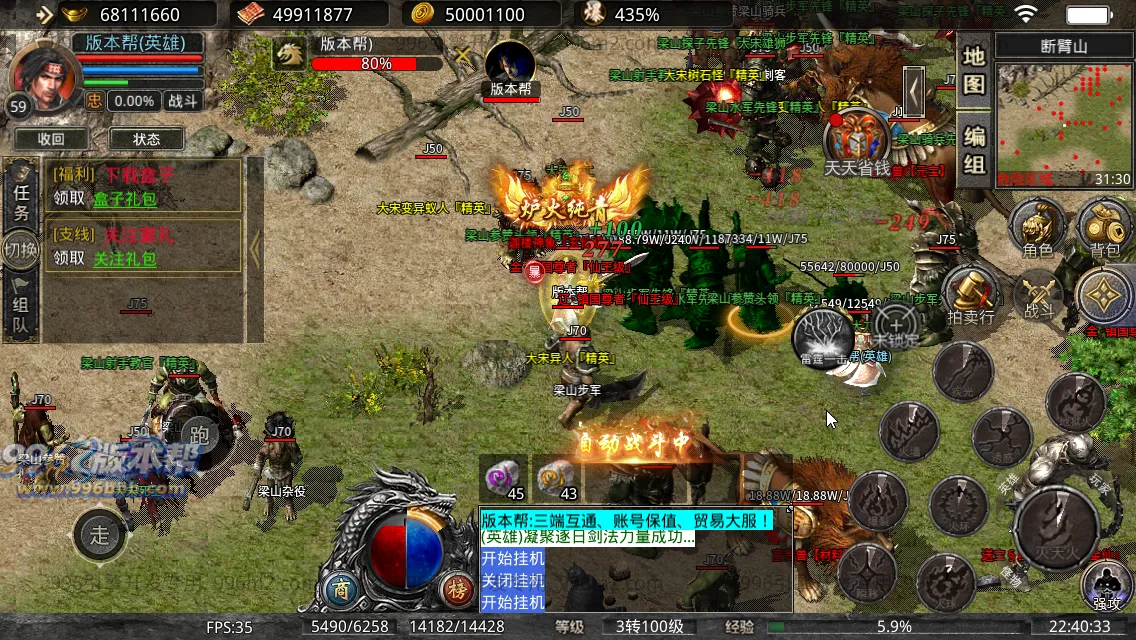Screen dimensions: 1136x640
Task: Open the 天天省钱 gift box offer
Action: 856,143
